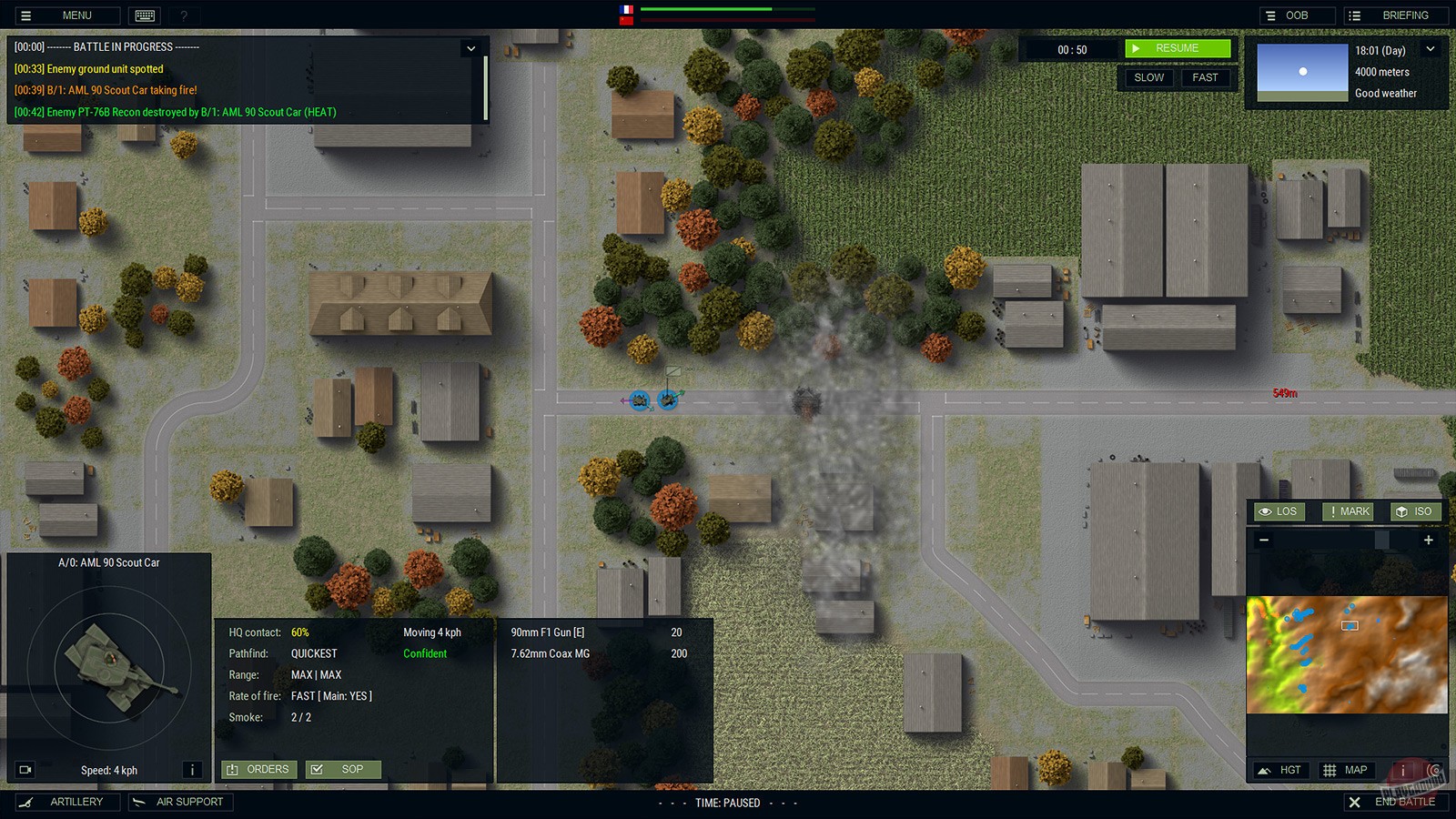Screen dimensions: 1456x819
Task: Select the MARK tool above the minimap
Action: [x=1347, y=511]
